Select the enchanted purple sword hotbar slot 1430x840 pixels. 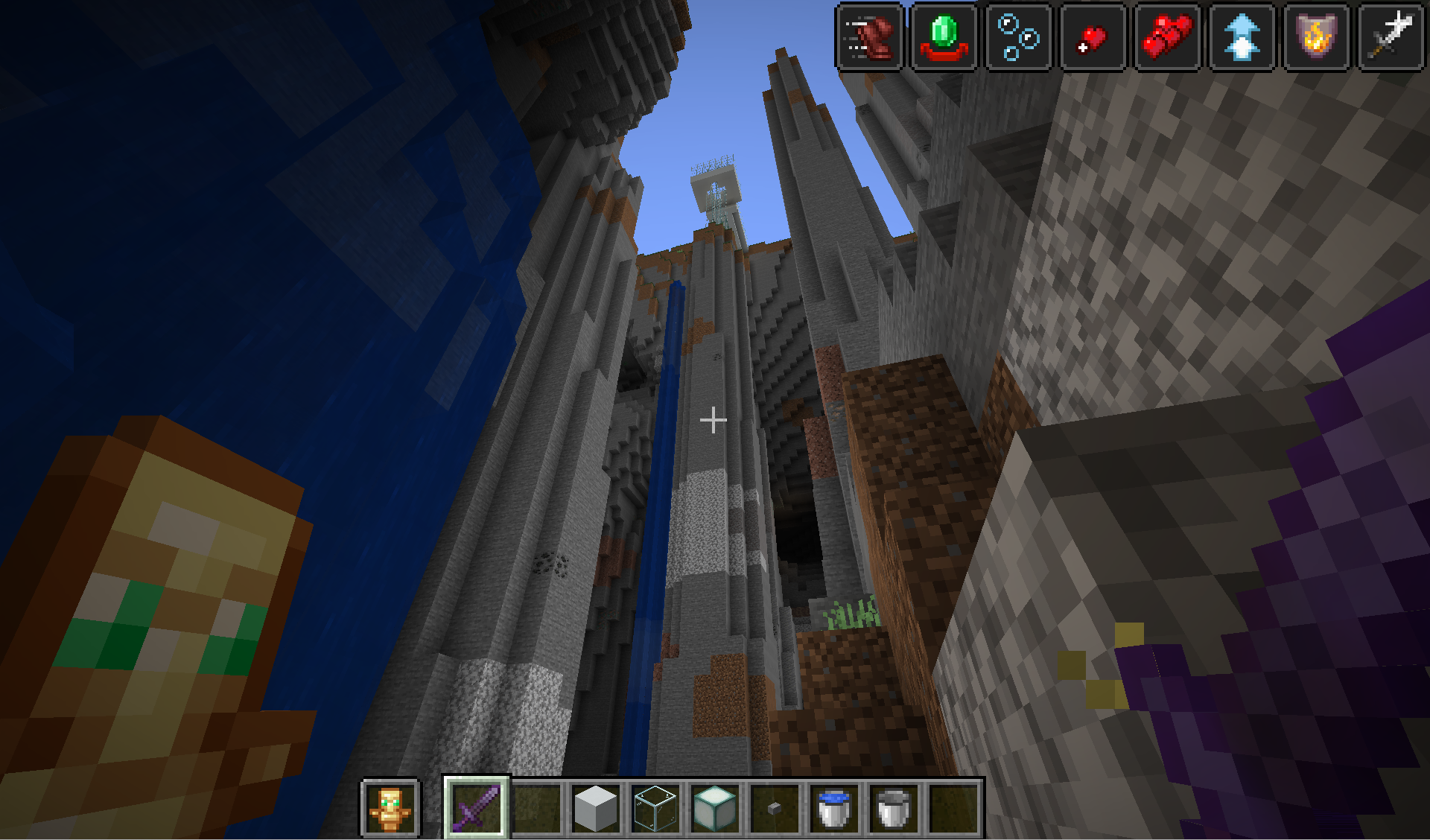(x=477, y=807)
